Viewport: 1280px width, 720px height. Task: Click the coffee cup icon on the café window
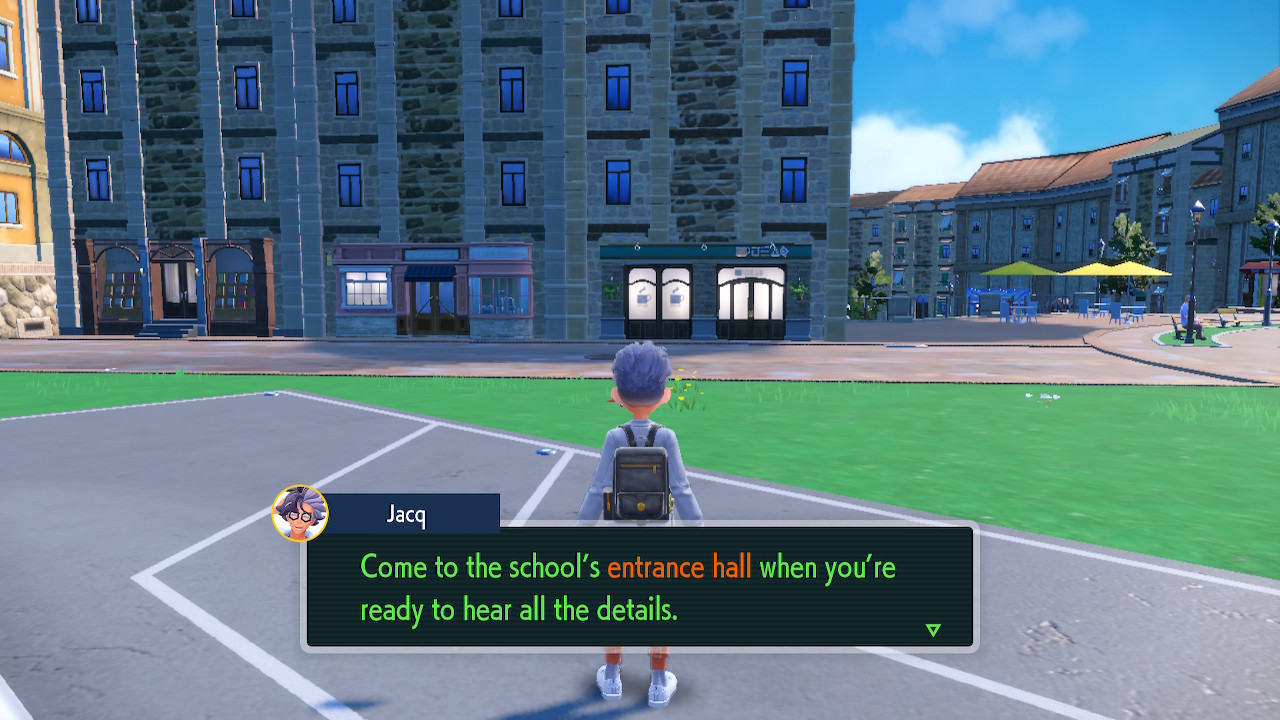point(643,297)
